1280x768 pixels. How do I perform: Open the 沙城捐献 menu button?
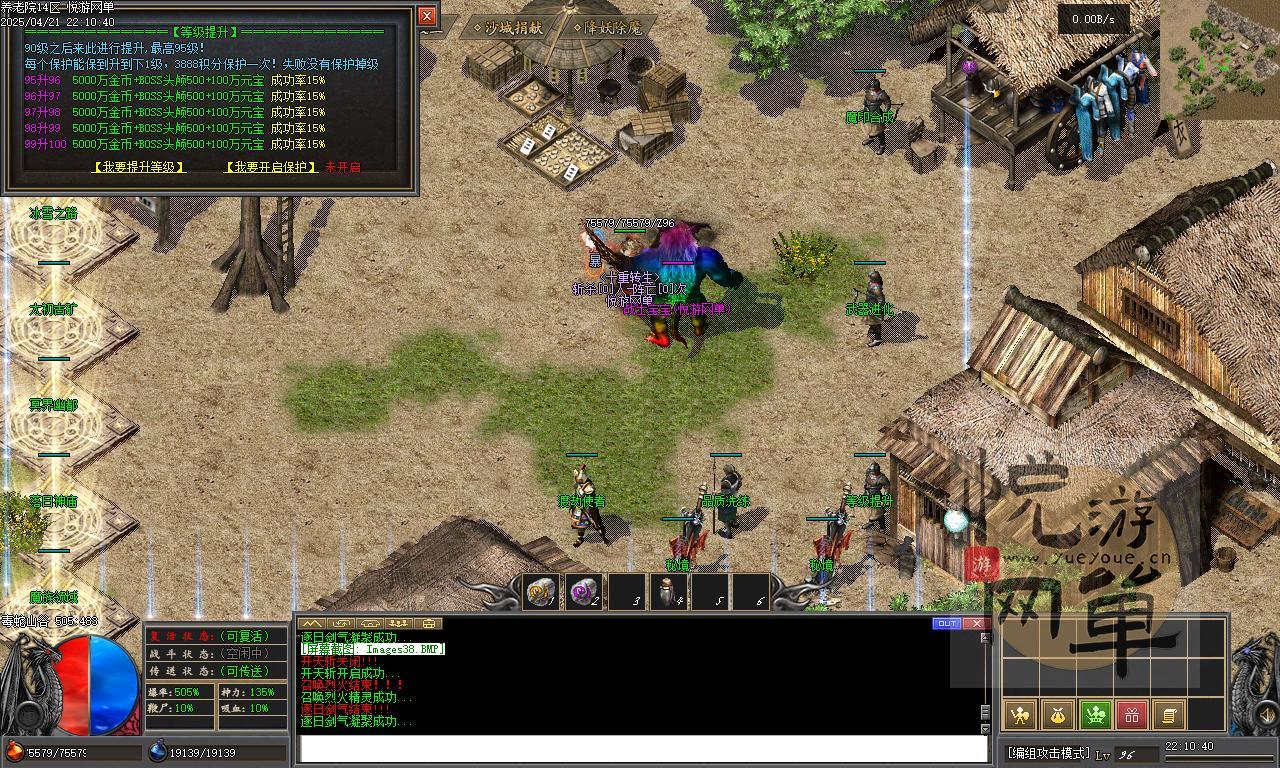pyautogui.click(x=508, y=28)
